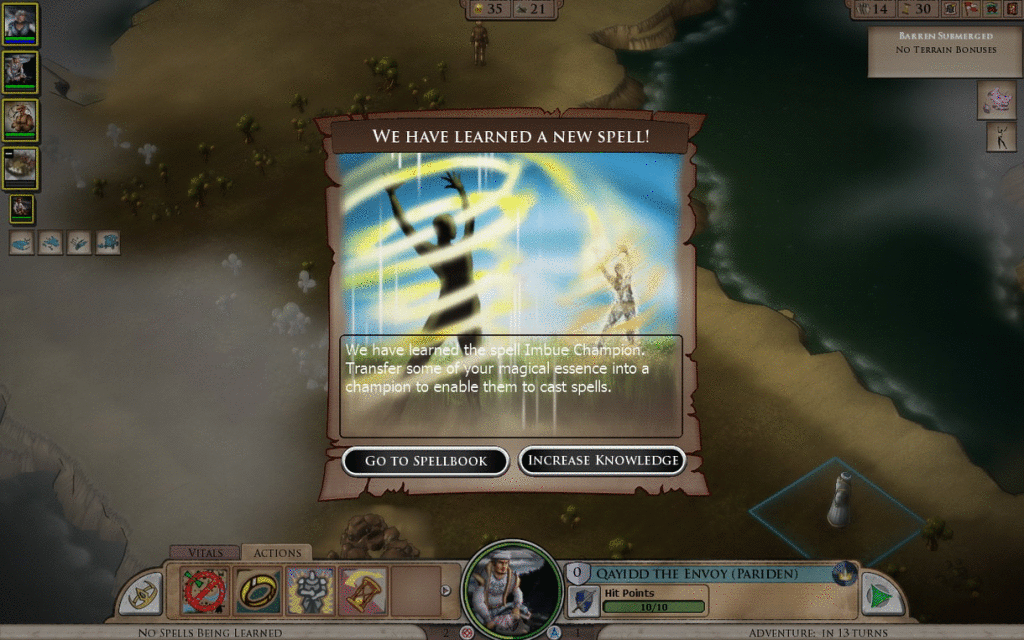
Task: Choose the Increase Knowledge button
Action: tap(602, 461)
